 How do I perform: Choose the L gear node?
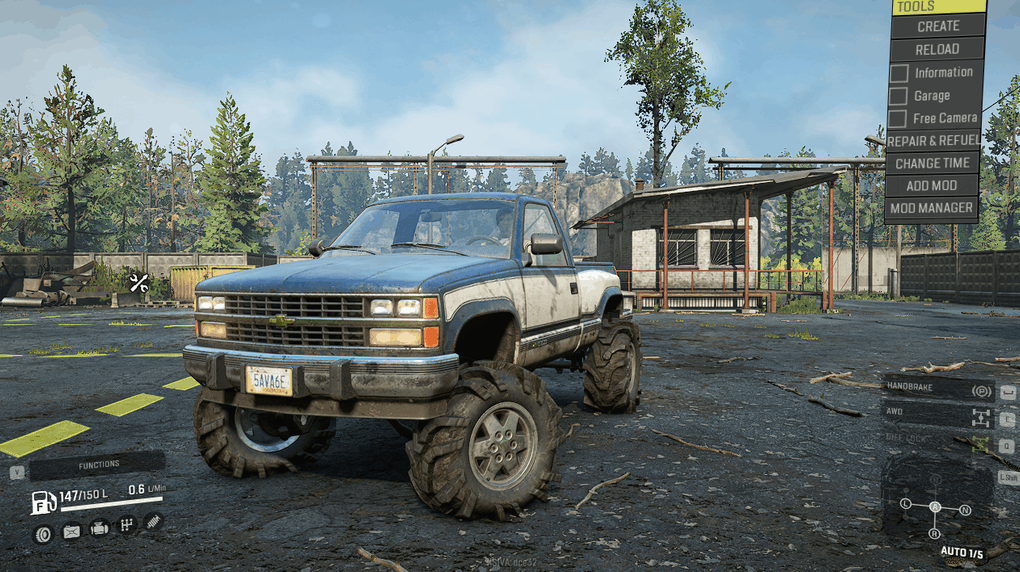coord(905,504)
